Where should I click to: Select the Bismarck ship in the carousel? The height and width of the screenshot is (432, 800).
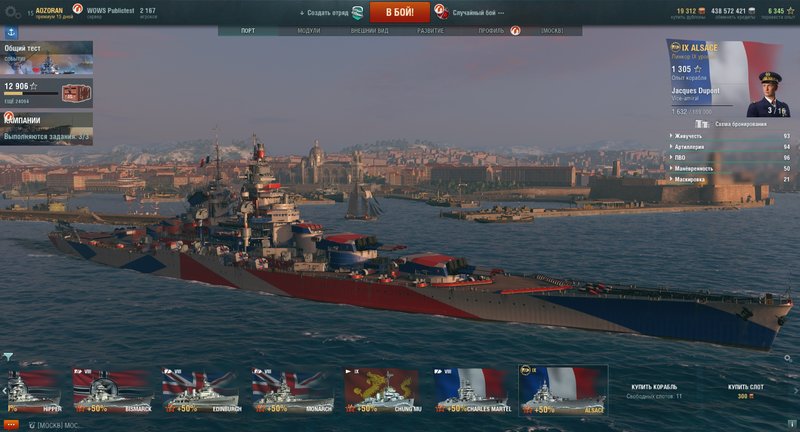tap(110, 389)
